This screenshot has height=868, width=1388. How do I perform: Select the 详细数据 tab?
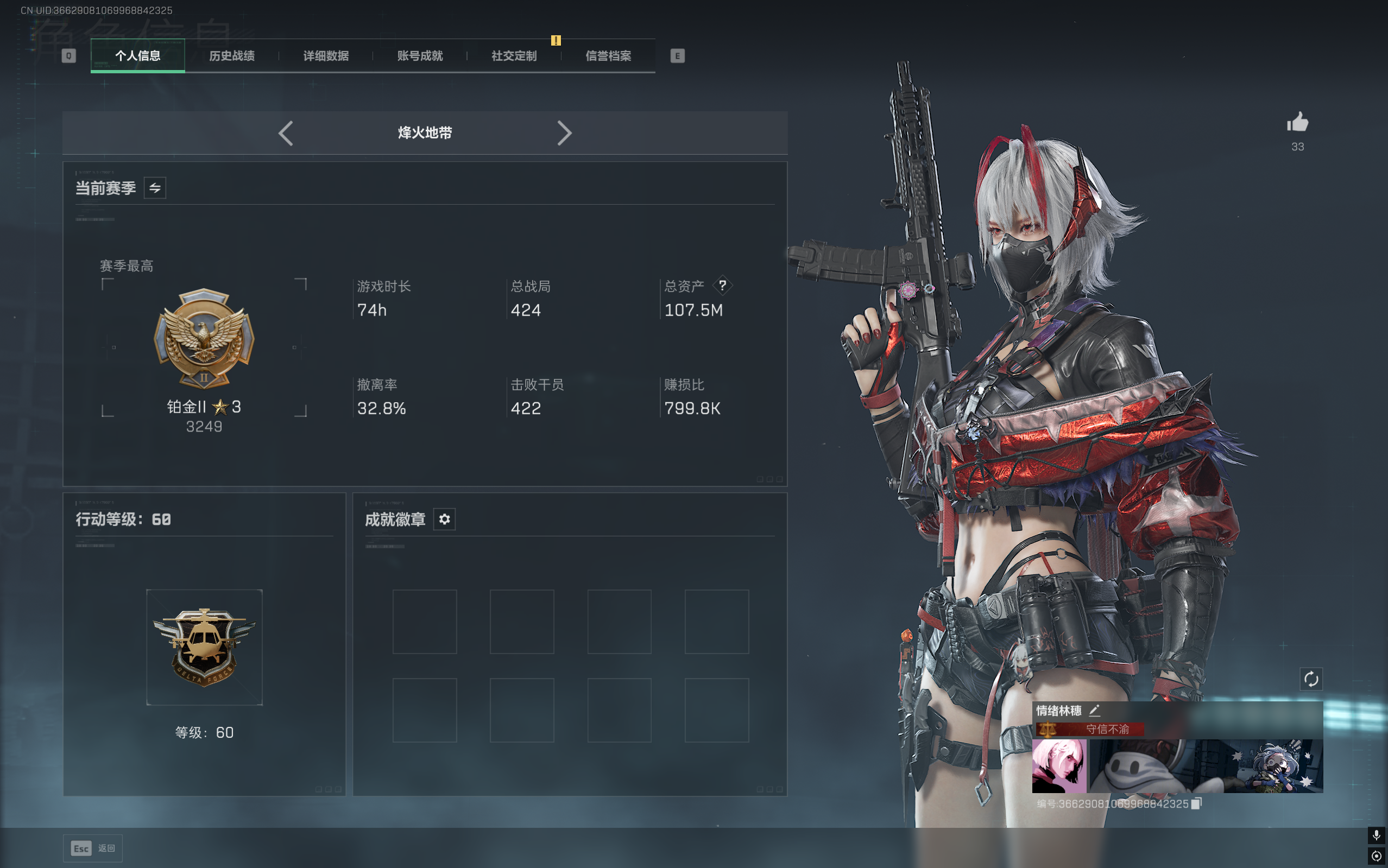pos(326,56)
